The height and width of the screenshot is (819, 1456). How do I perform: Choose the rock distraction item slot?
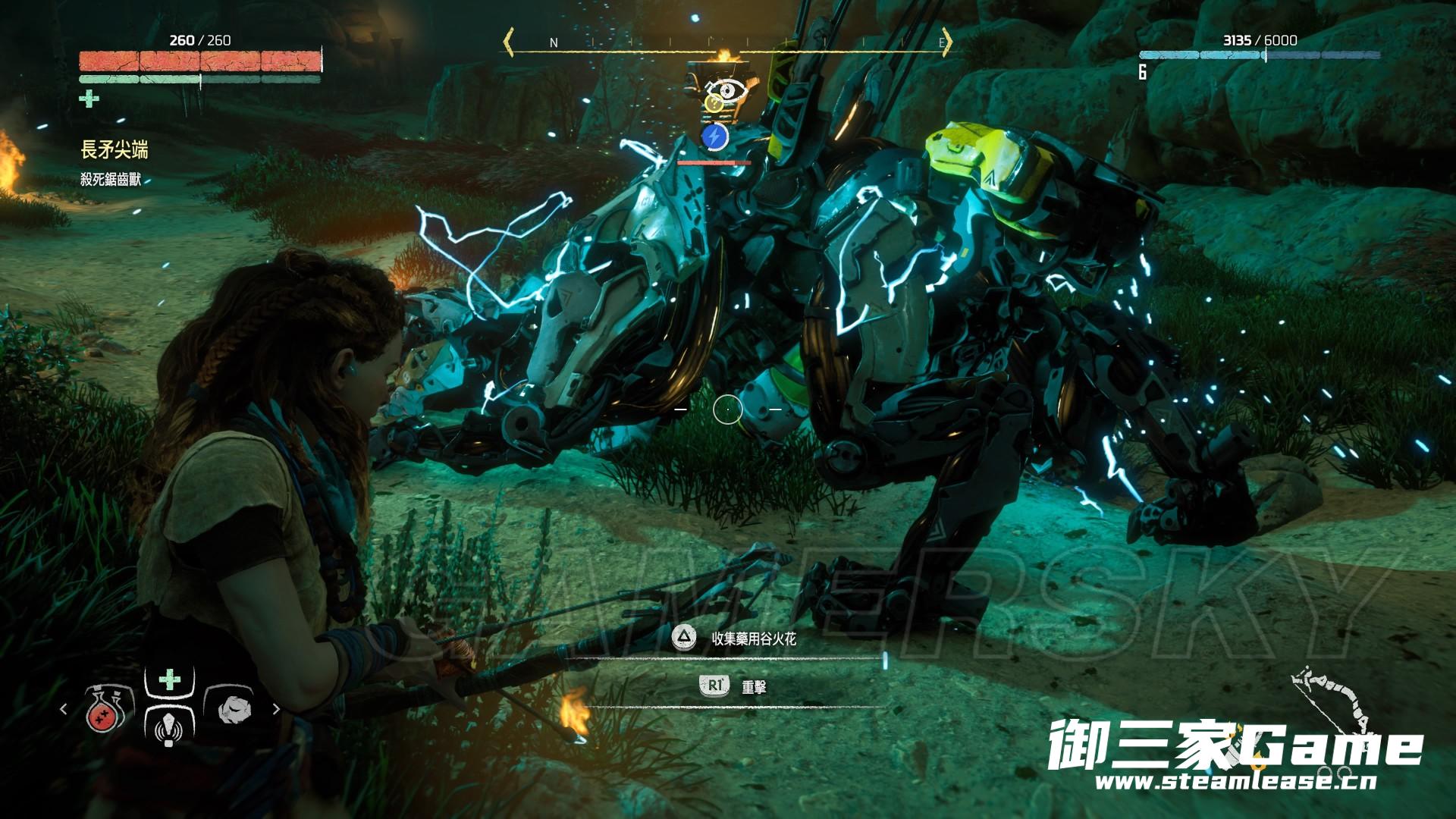pos(232,710)
